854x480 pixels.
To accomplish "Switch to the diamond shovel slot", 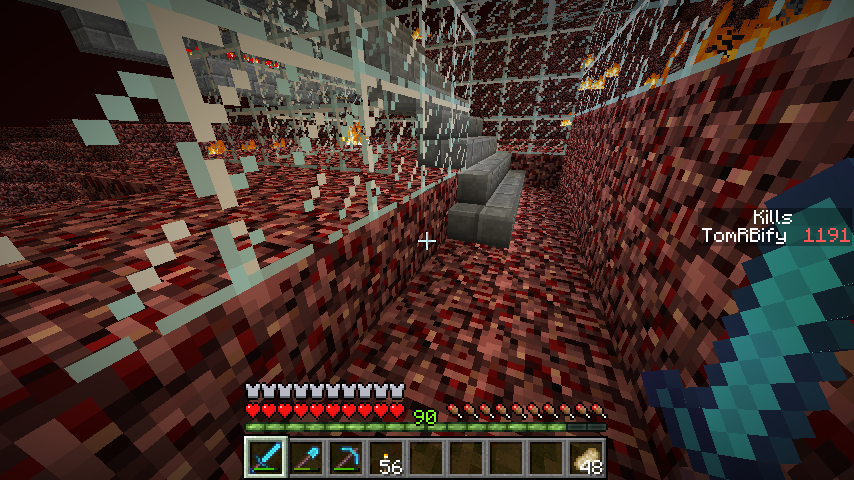I will coord(306,458).
